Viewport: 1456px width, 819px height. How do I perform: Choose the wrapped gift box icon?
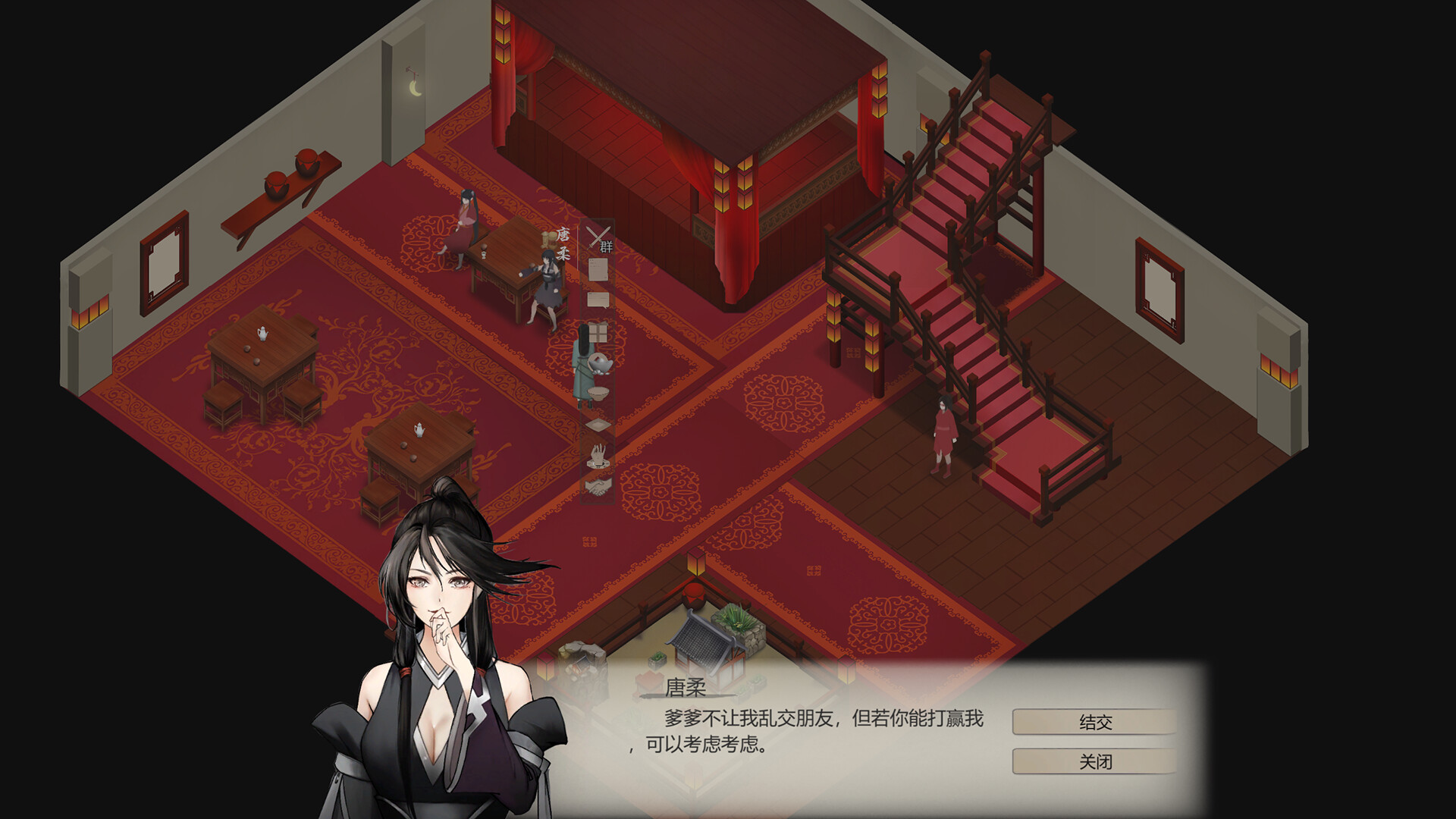(x=599, y=331)
